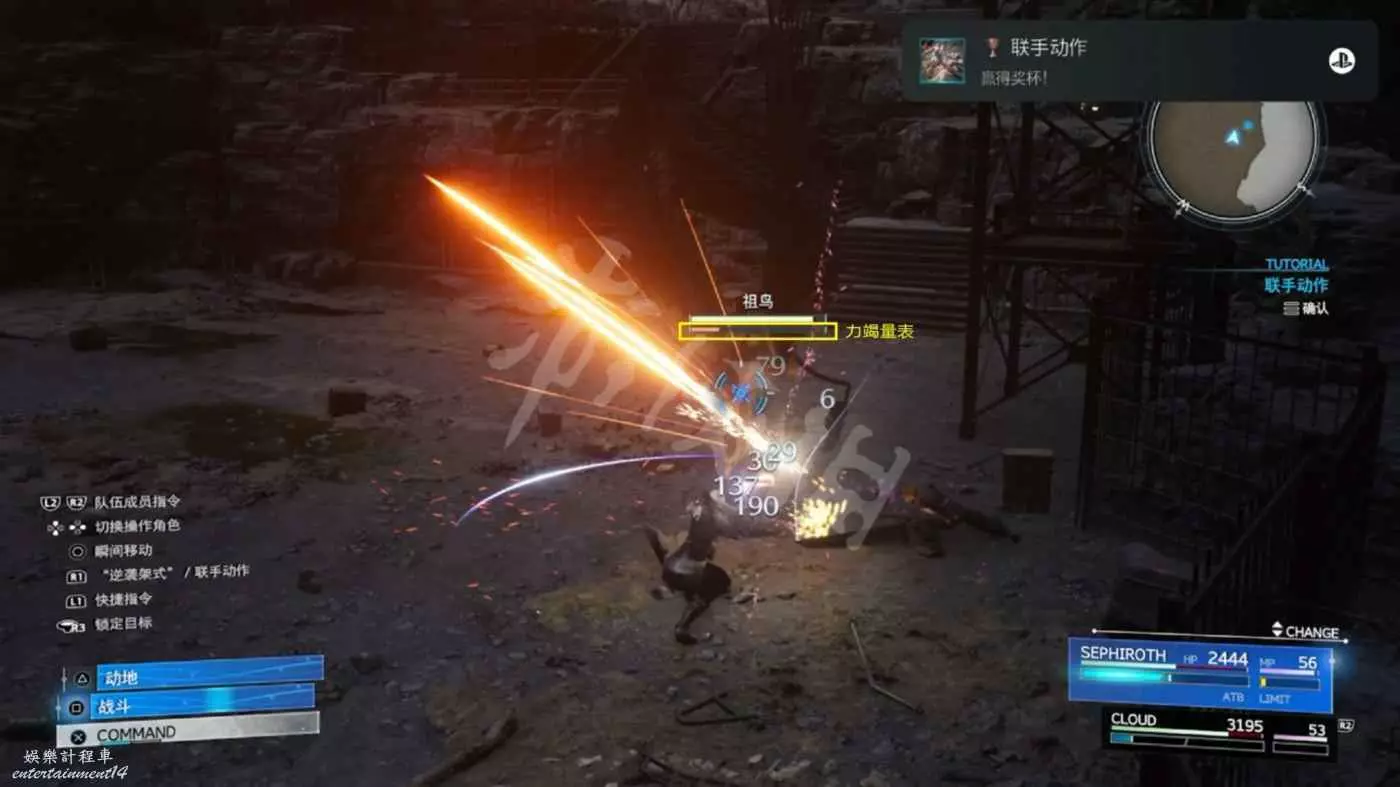This screenshot has width=1400, height=787.
Task: Click the PlayStation logo on the notification
Action: point(1341,60)
